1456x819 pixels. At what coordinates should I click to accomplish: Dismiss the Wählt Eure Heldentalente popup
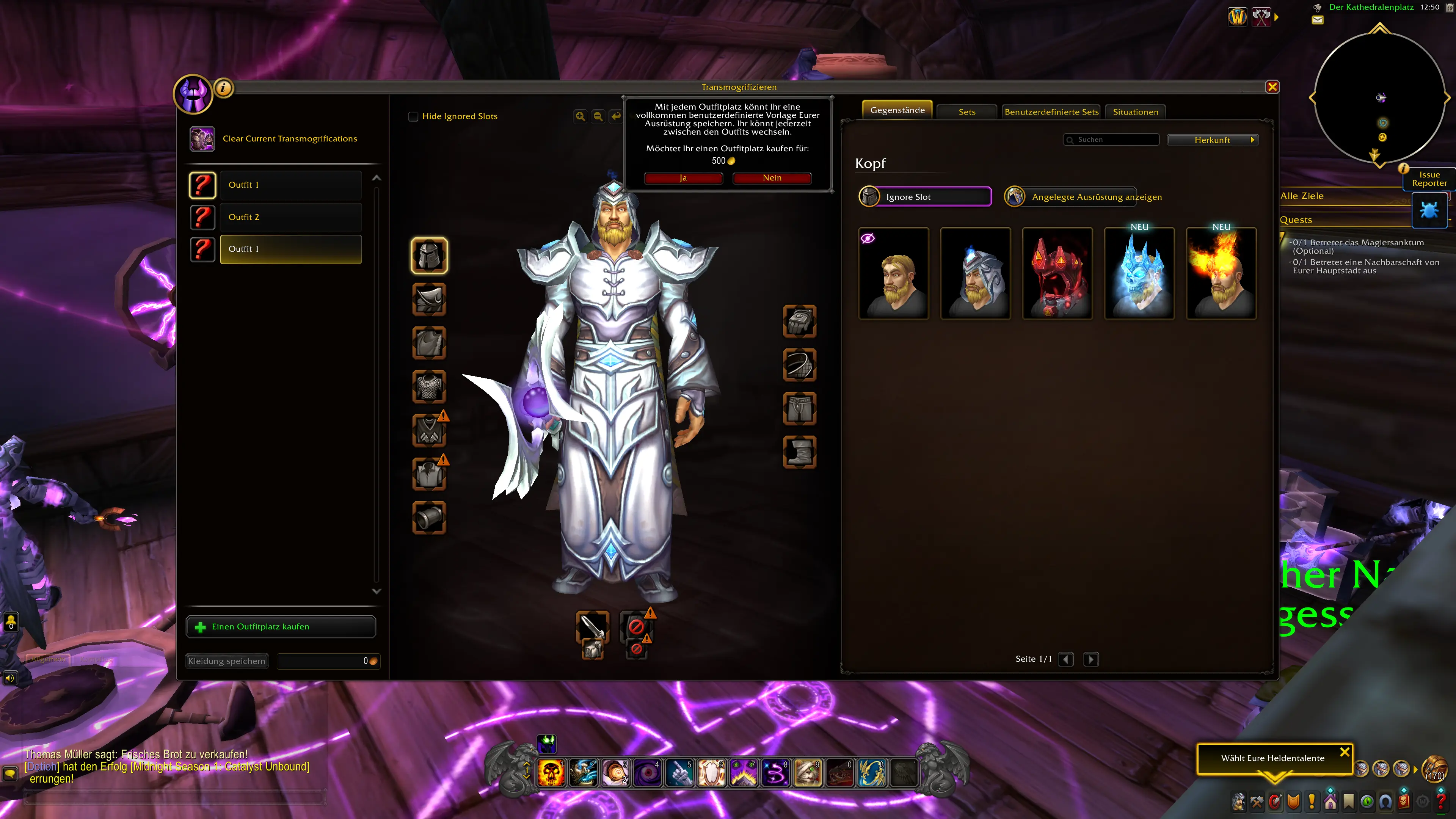pos(1345,752)
